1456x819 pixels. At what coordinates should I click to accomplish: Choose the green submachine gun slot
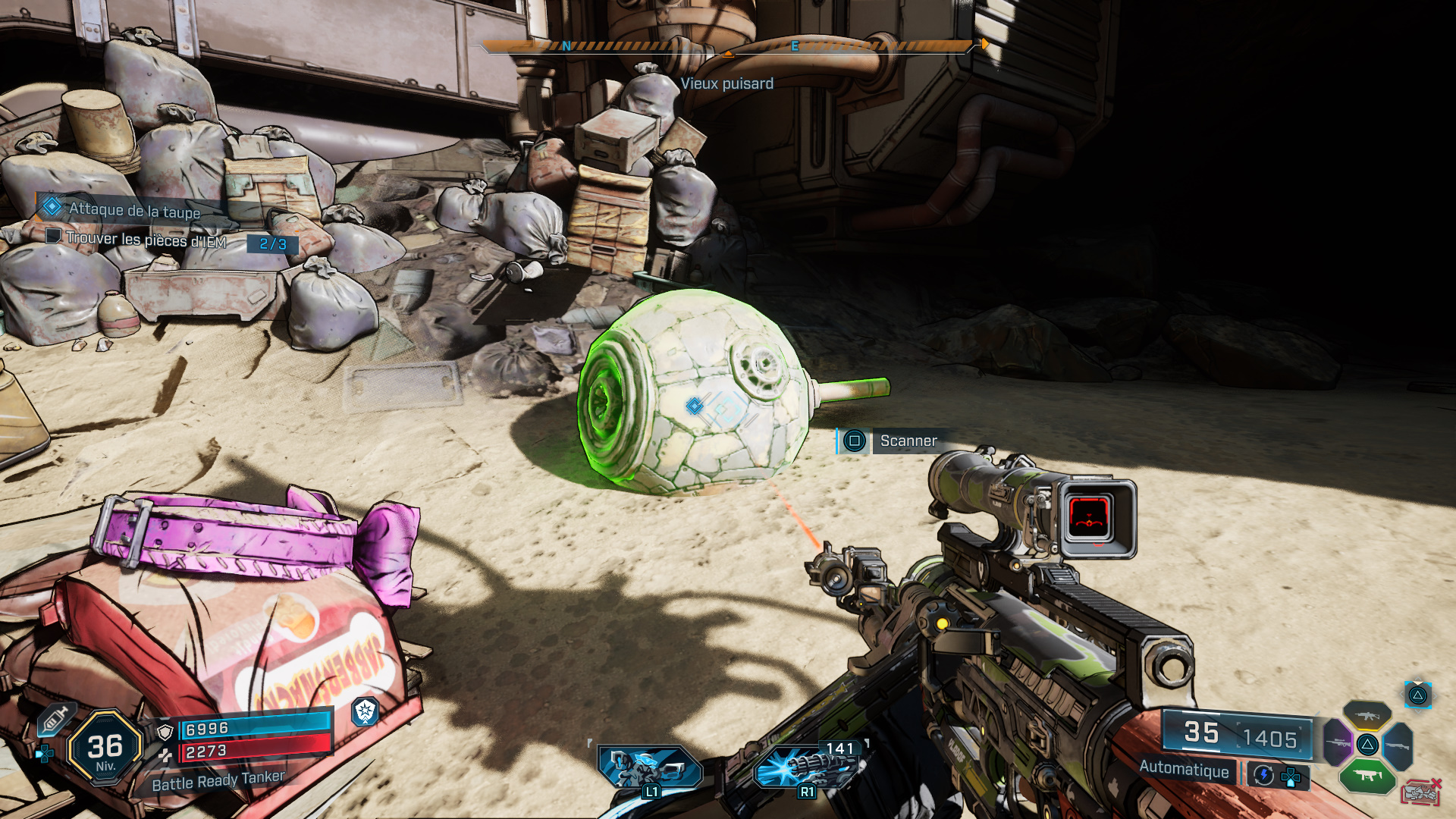pos(1367,775)
